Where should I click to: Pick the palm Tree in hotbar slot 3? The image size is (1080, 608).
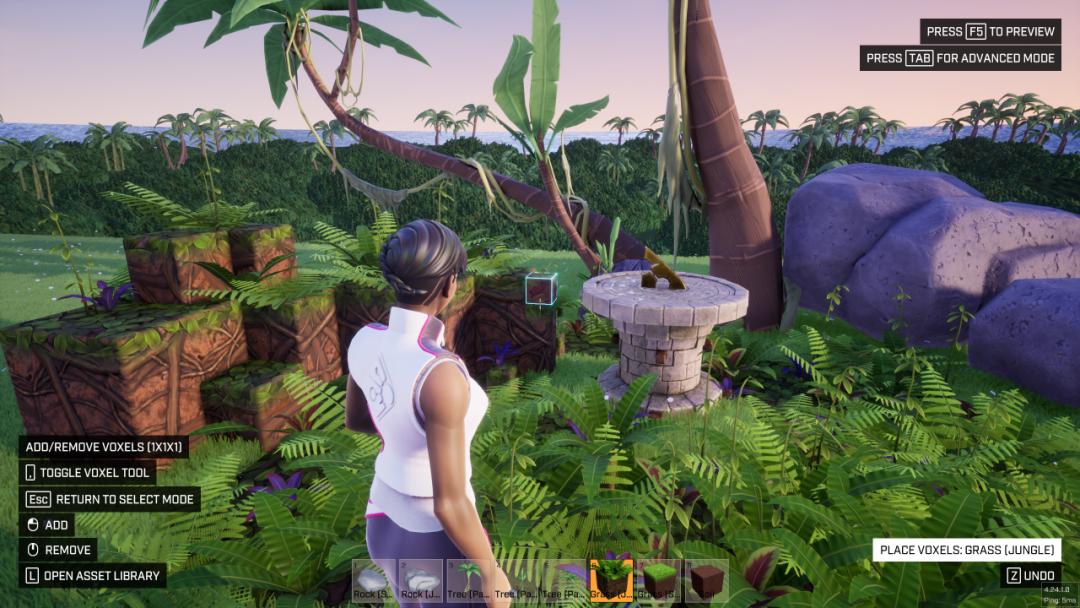pyautogui.click(x=468, y=581)
